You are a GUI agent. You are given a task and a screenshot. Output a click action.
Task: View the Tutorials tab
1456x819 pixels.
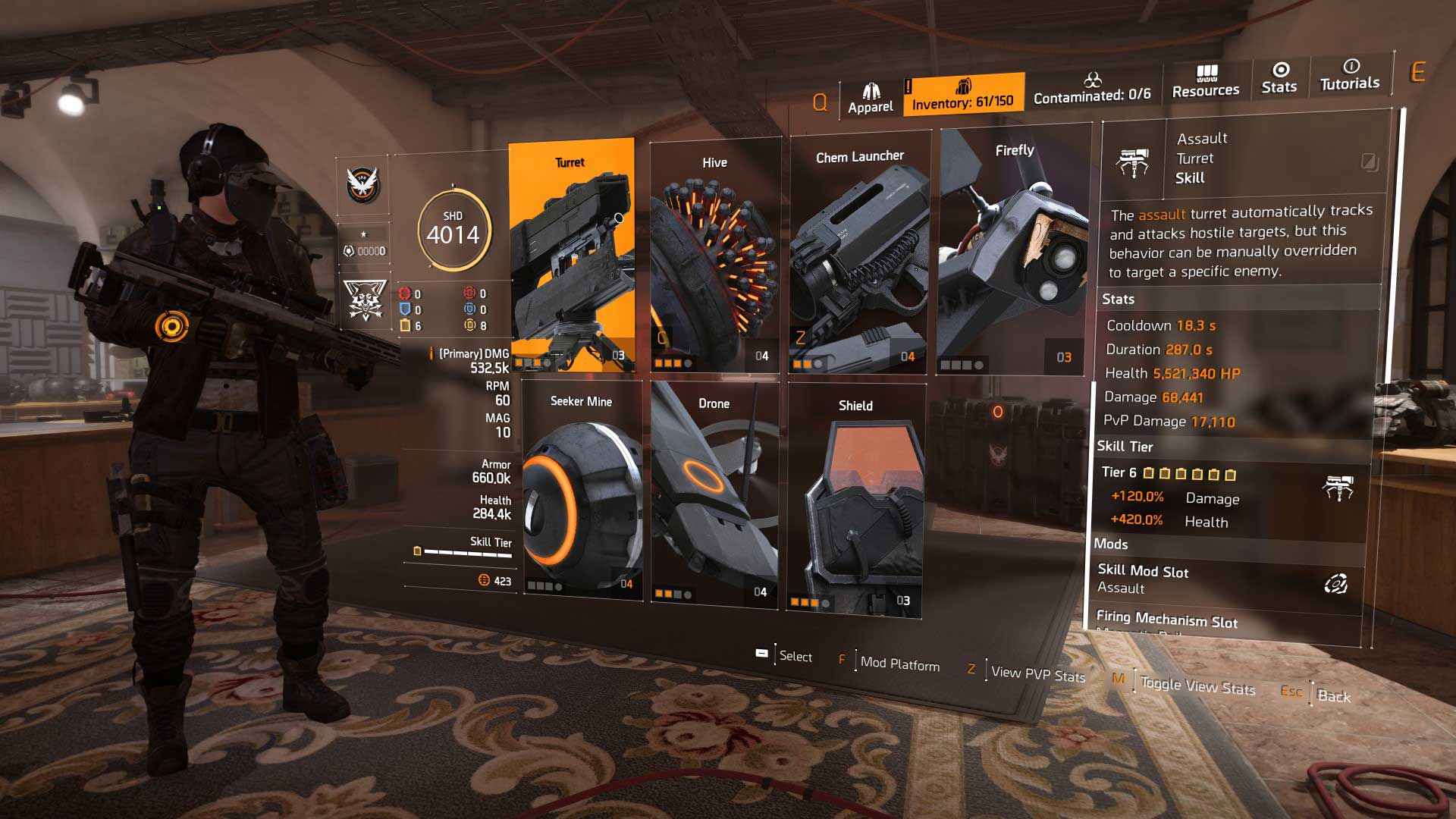(1350, 76)
